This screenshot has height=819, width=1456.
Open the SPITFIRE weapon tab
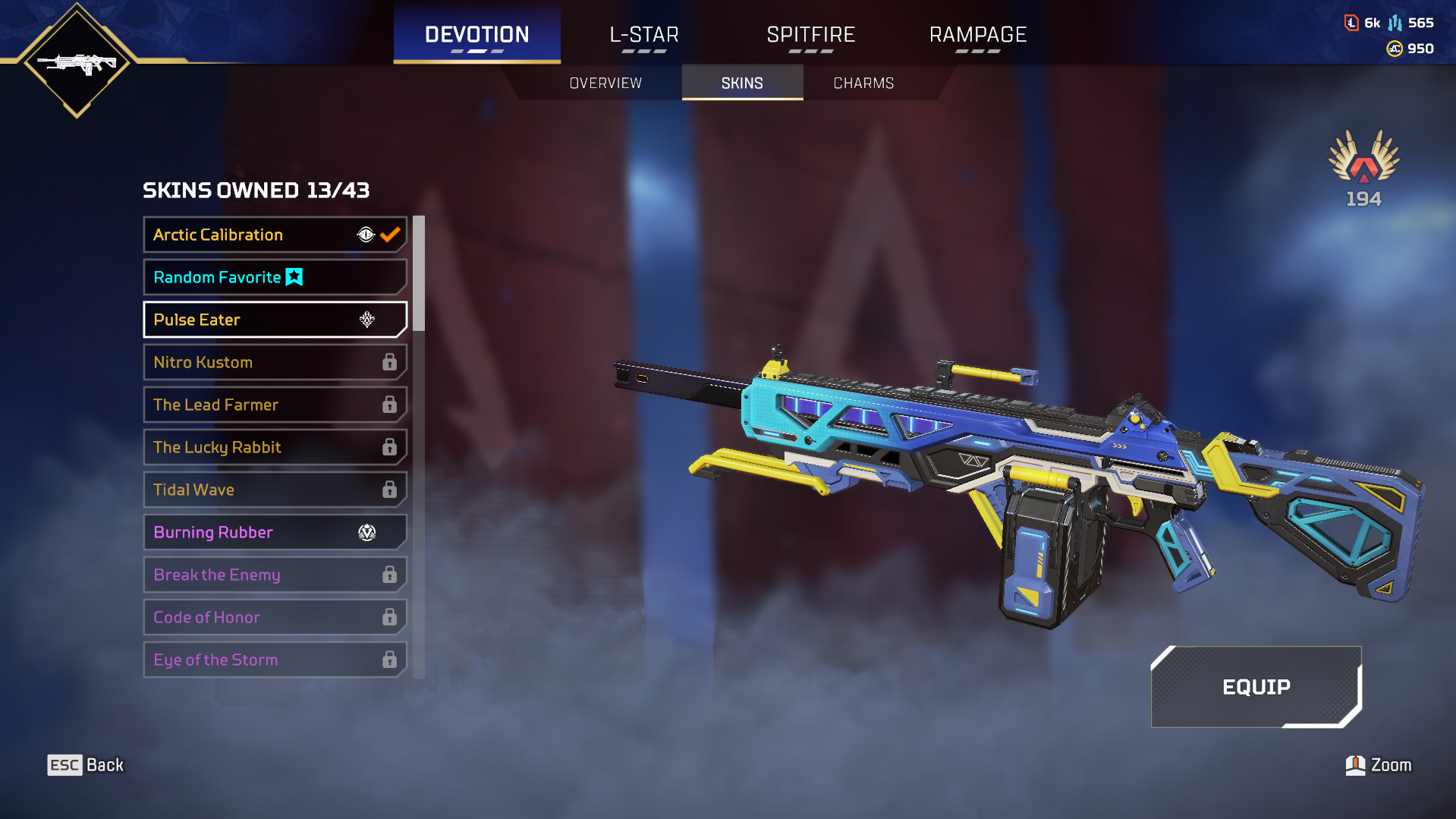810,35
